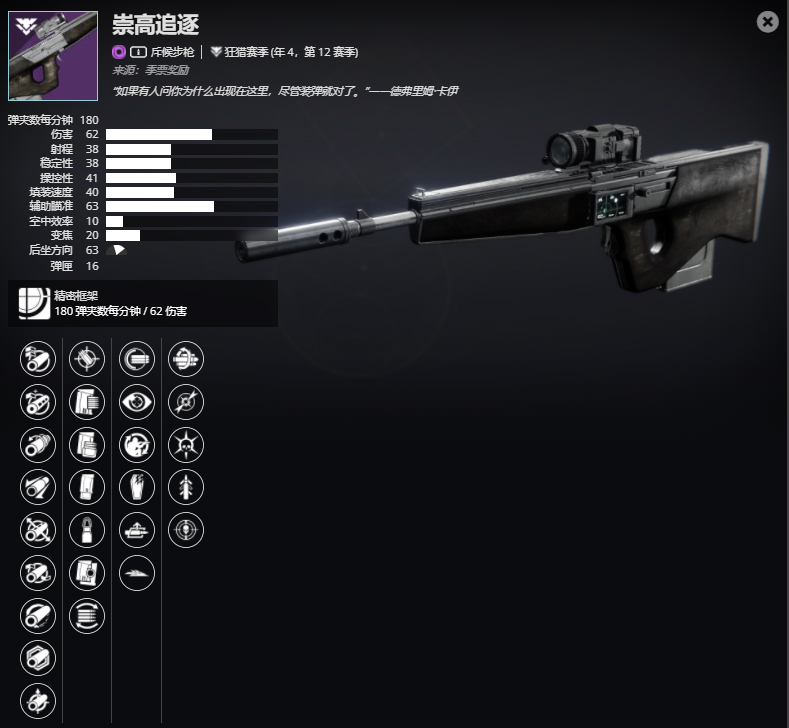Image resolution: width=789 pixels, height=728 pixels.
Task: Click the 崇高追逐 weapon thumbnail
Action: (x=53, y=56)
